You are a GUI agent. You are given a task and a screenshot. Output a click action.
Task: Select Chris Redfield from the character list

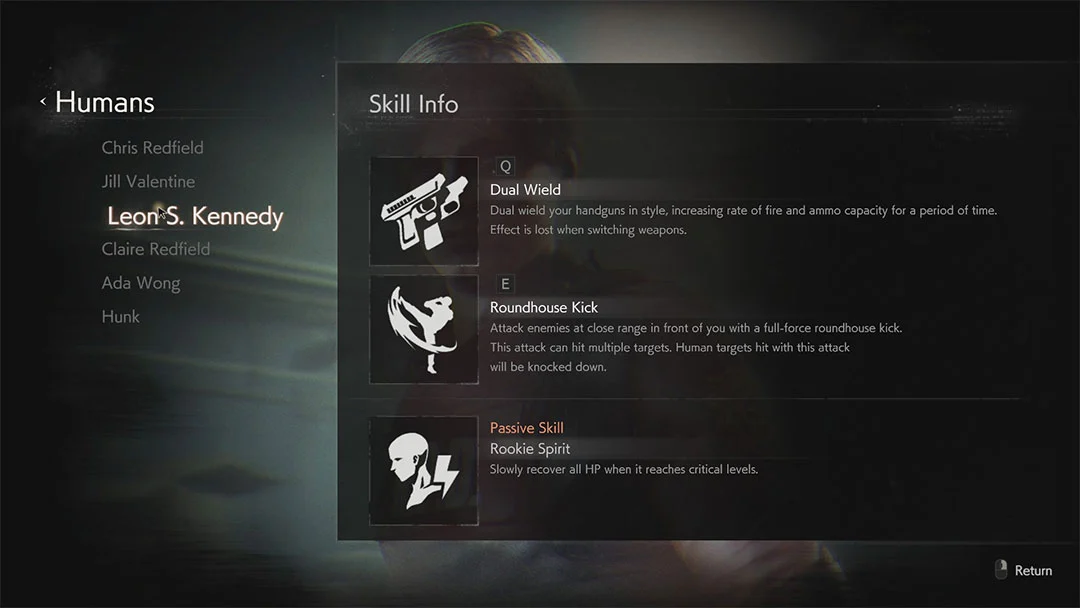(x=152, y=147)
